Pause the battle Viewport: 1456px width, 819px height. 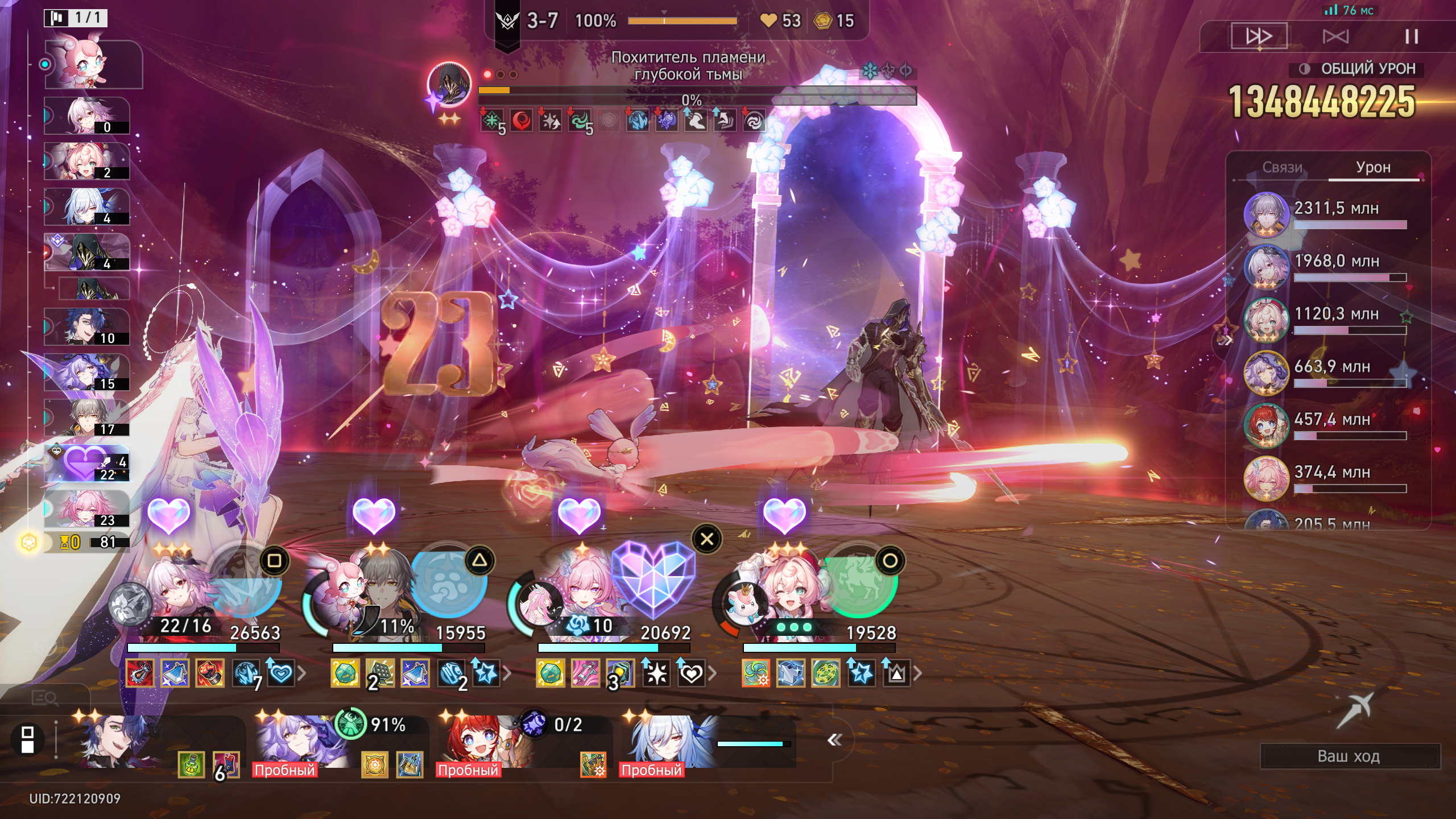tap(1411, 37)
